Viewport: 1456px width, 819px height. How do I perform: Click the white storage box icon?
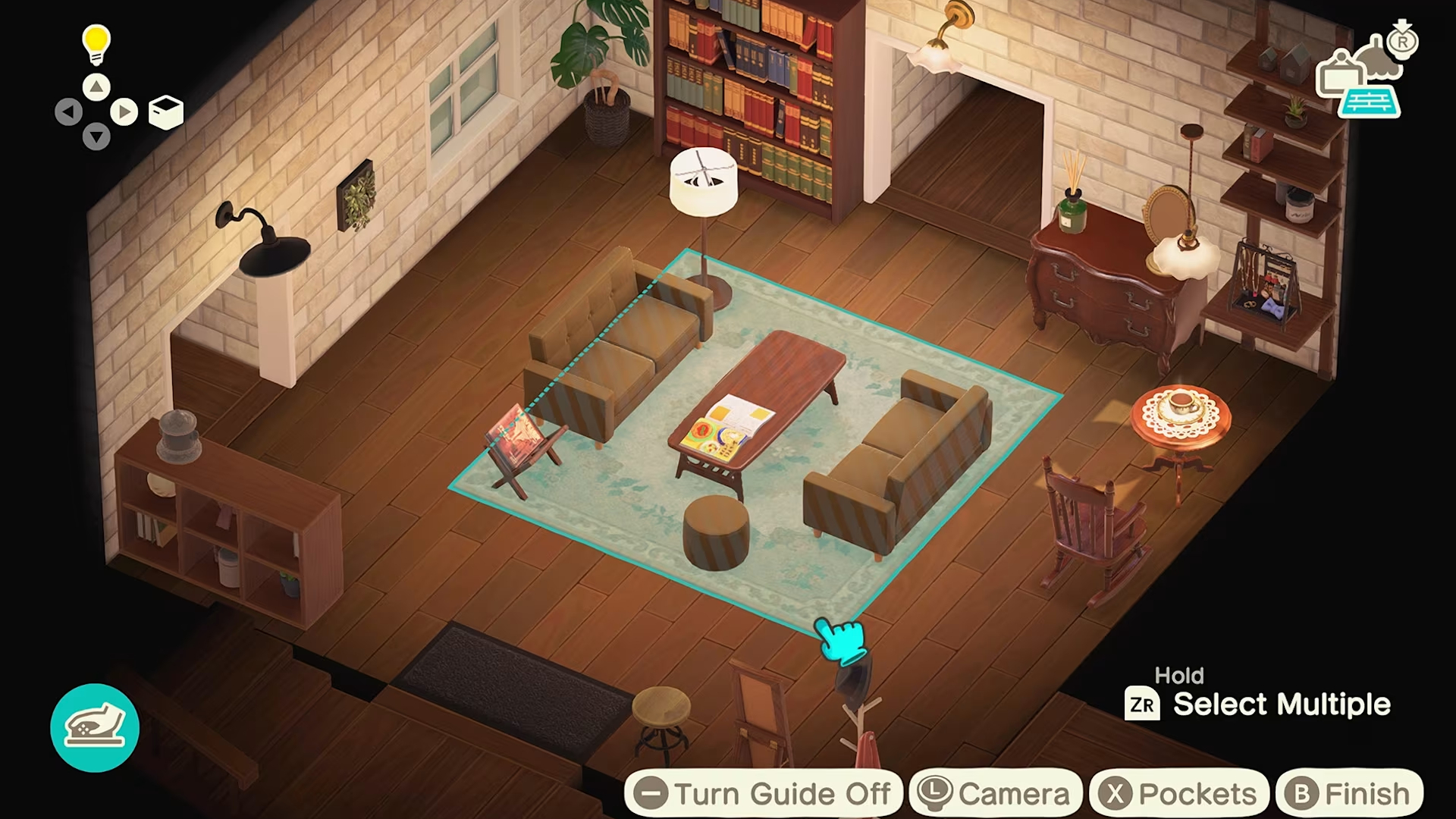(x=166, y=113)
